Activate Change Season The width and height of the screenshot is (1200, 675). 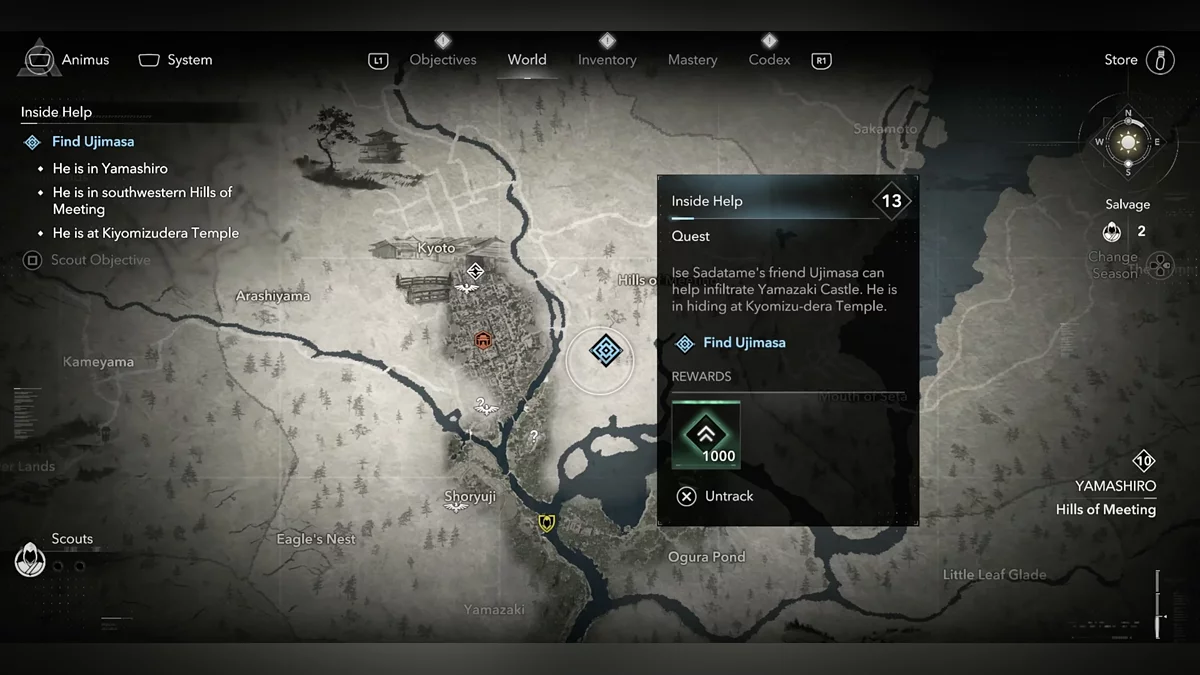pyautogui.click(x=1160, y=265)
